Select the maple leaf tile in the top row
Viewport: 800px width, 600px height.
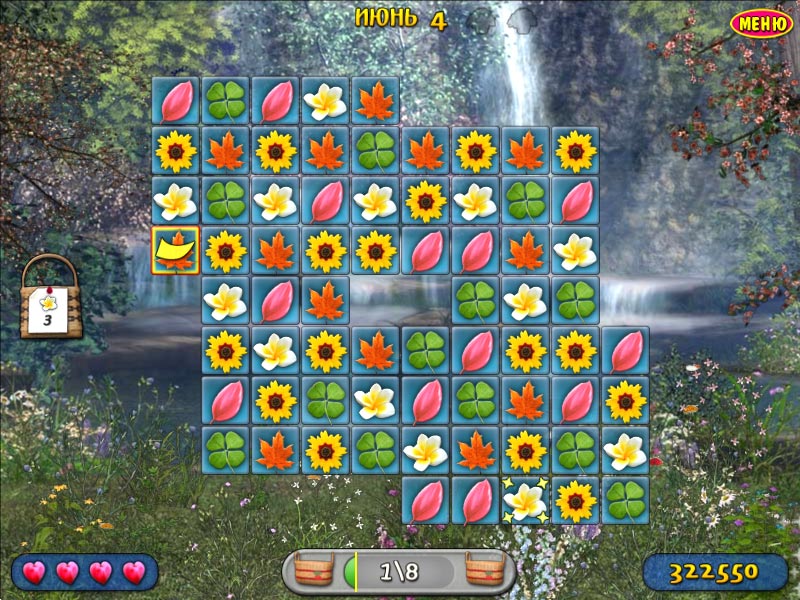pos(375,100)
